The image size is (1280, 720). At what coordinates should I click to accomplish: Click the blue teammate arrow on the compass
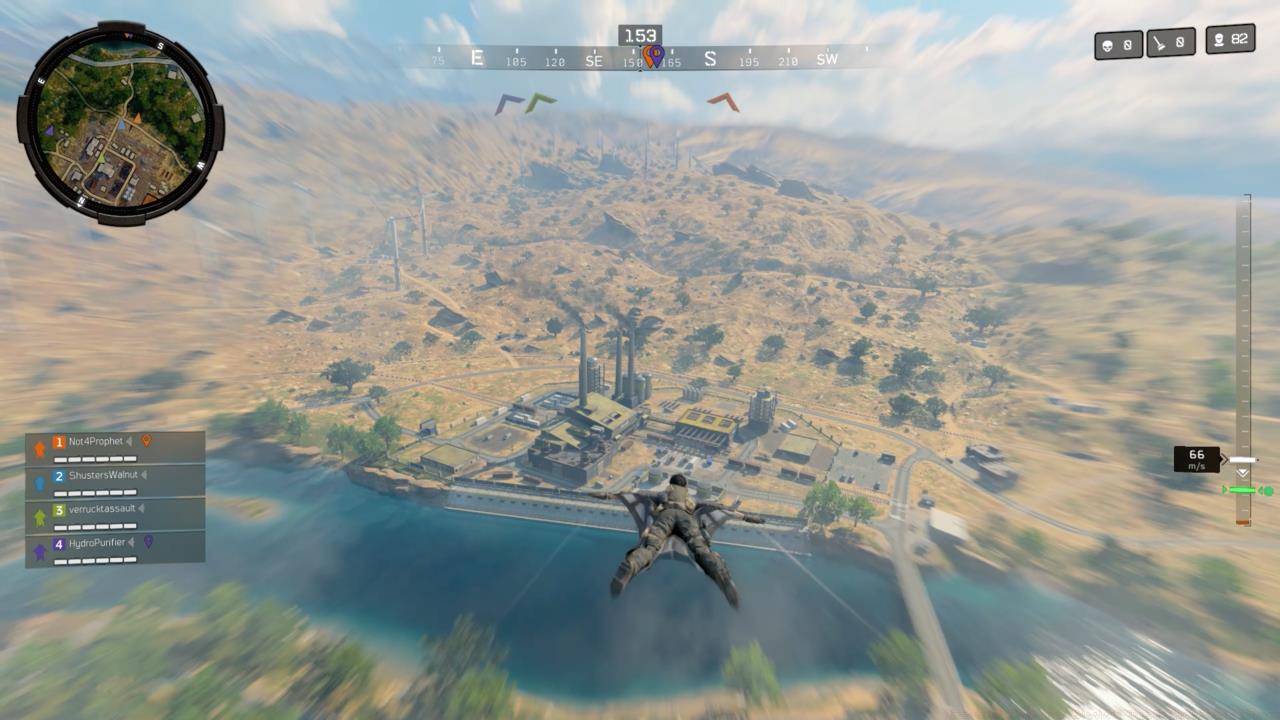507,102
